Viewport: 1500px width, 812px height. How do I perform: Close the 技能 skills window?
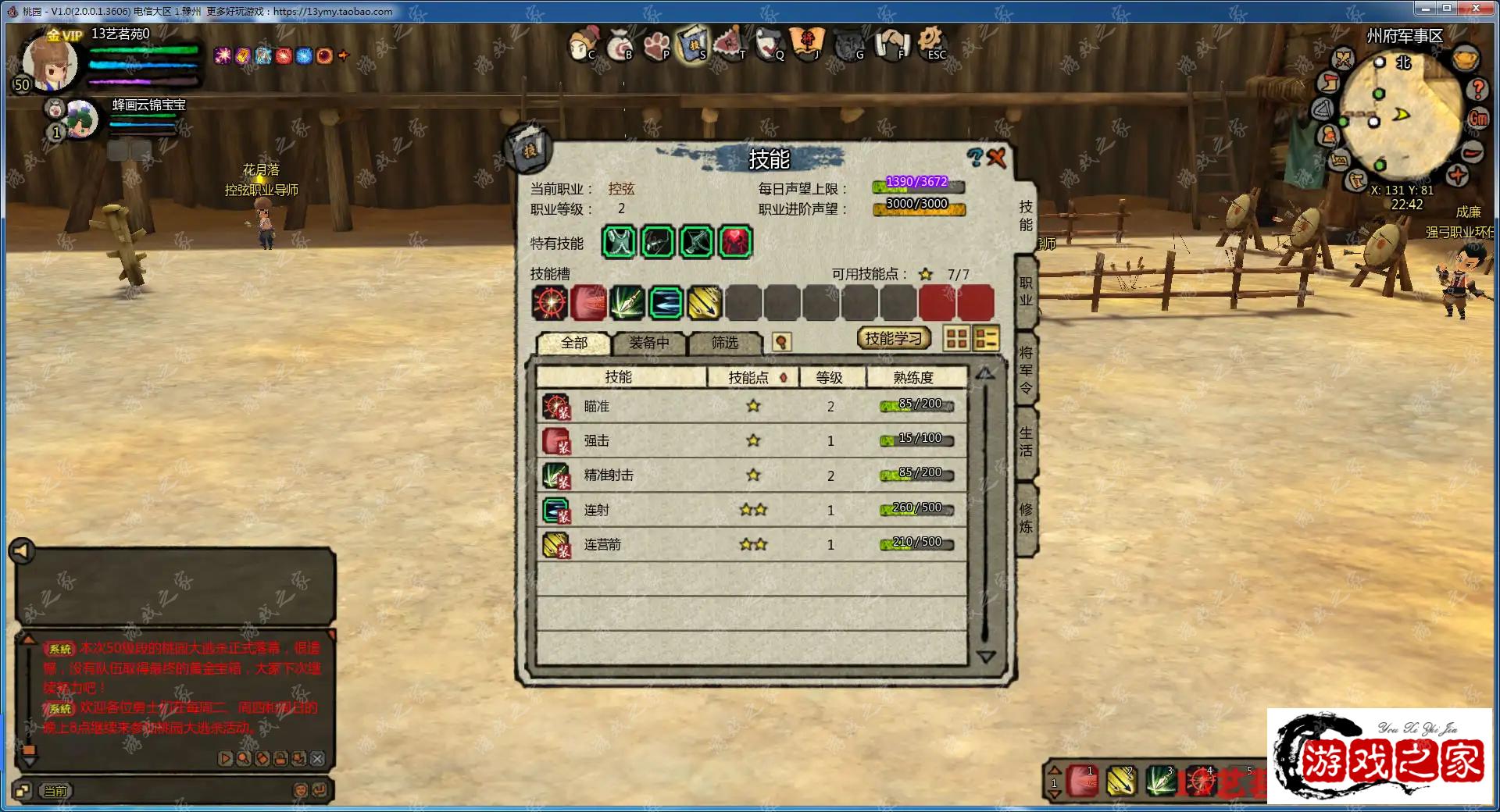997,158
